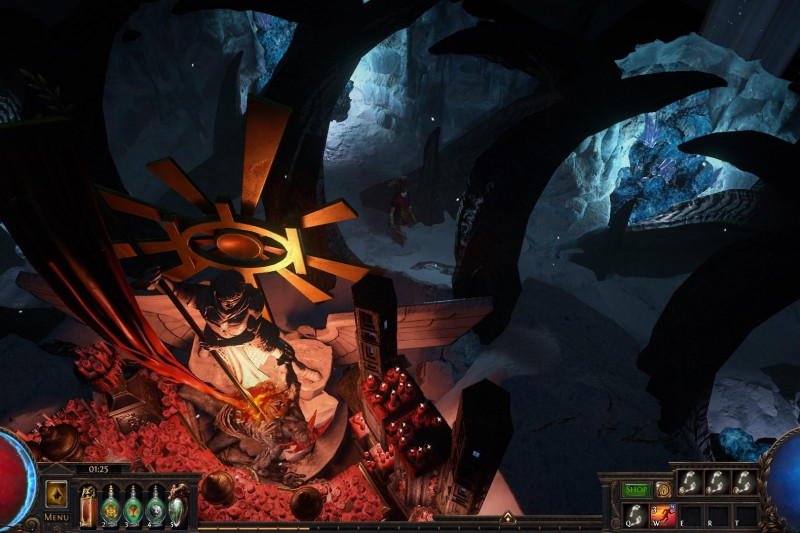Activate the orange dash skill on W
Image resolution: width=800 pixels, height=533 pixels.
tap(663, 513)
